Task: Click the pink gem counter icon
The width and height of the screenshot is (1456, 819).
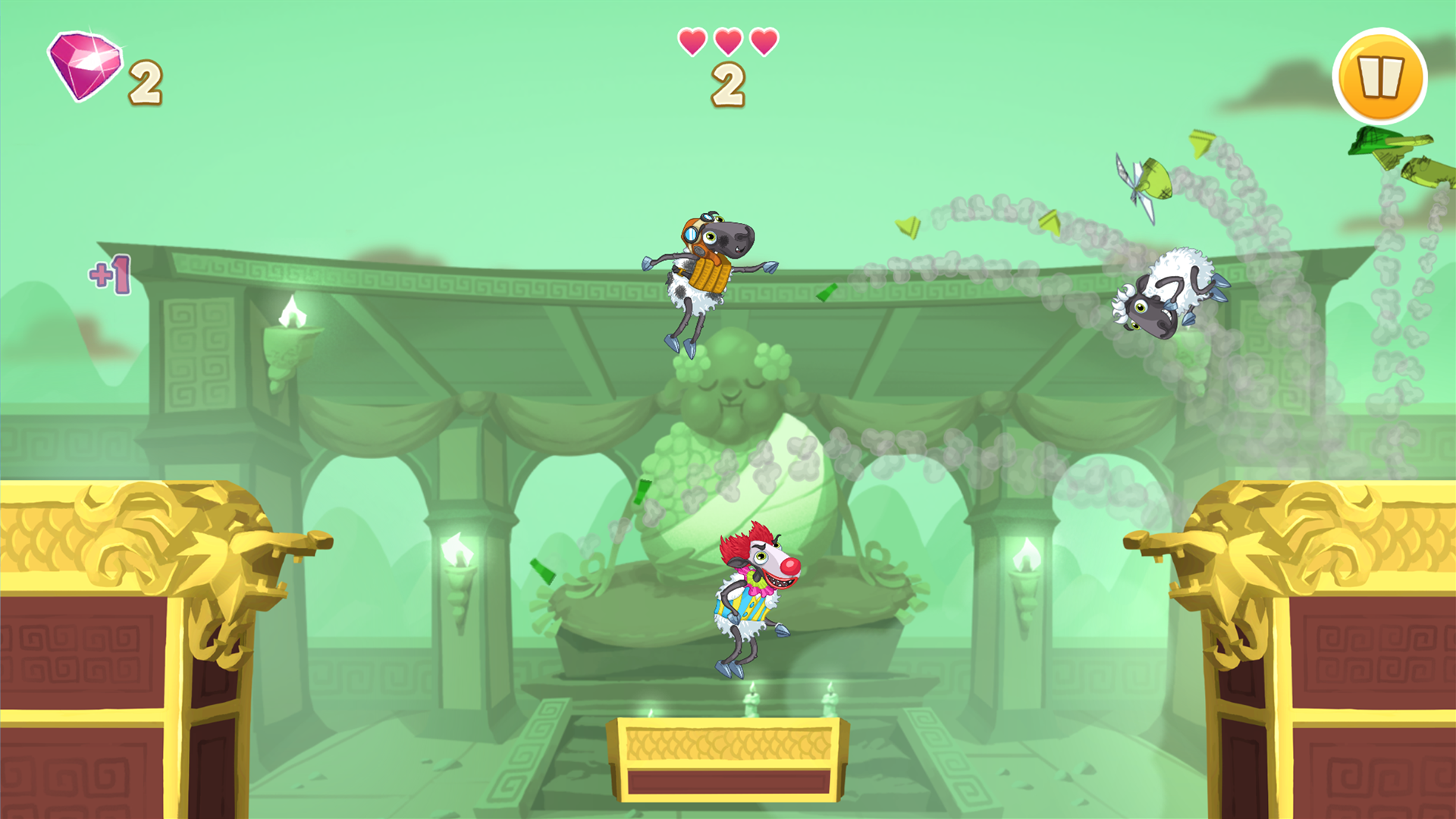Action: coord(83,64)
